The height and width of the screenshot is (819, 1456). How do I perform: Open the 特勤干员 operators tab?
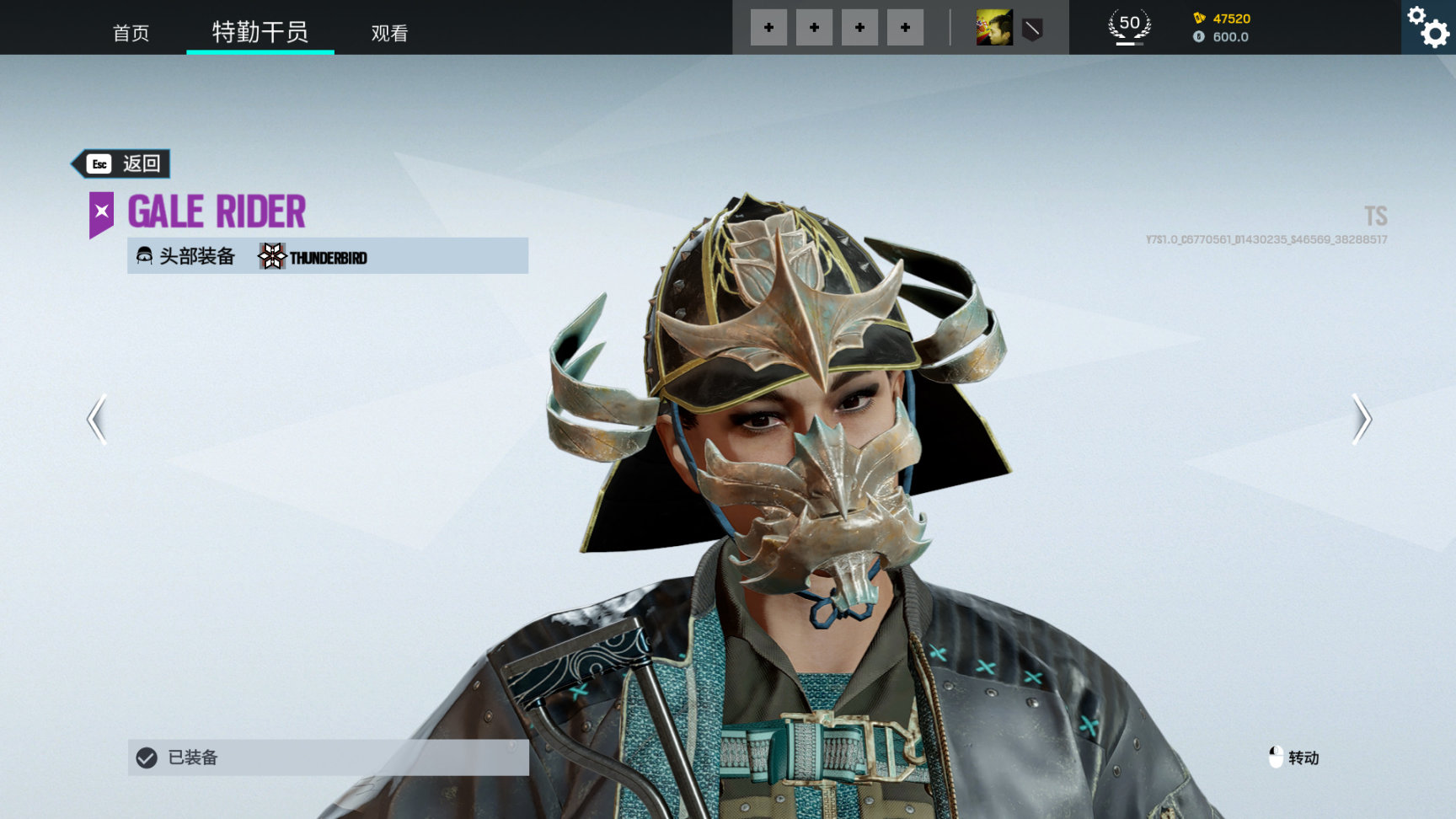point(260,32)
